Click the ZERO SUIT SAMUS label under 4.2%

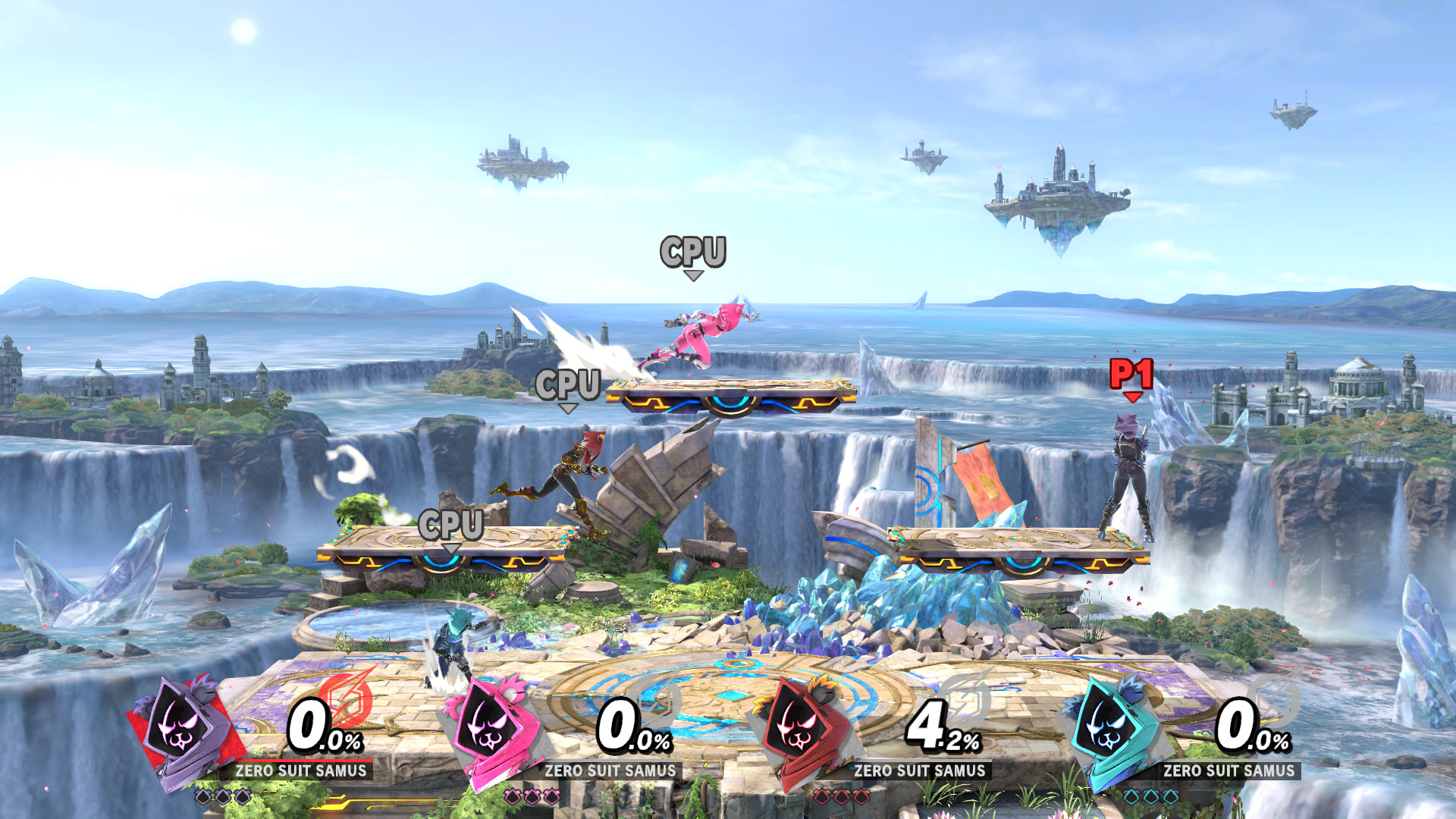tap(919, 770)
